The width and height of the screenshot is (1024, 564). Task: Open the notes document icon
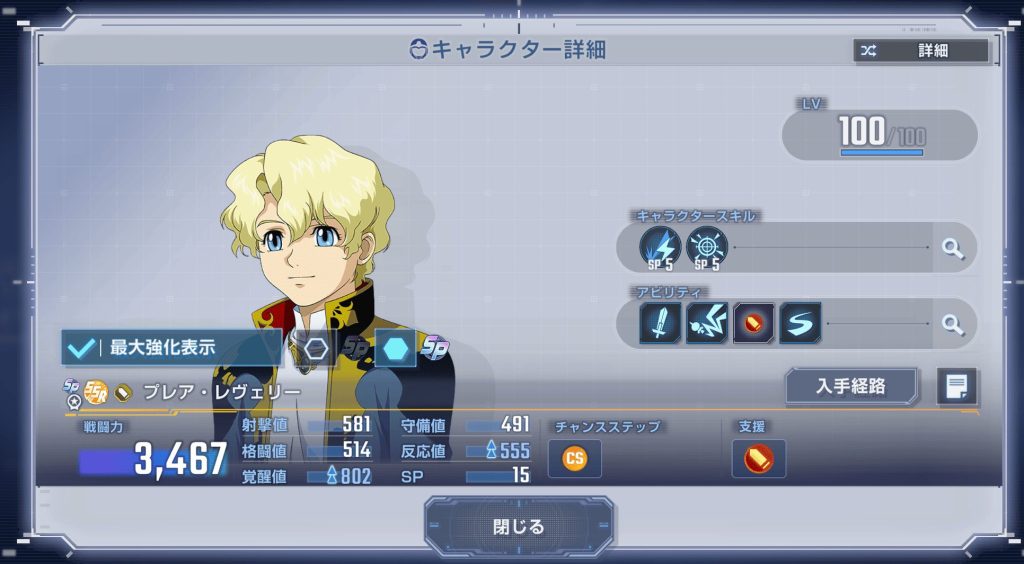tap(956, 386)
